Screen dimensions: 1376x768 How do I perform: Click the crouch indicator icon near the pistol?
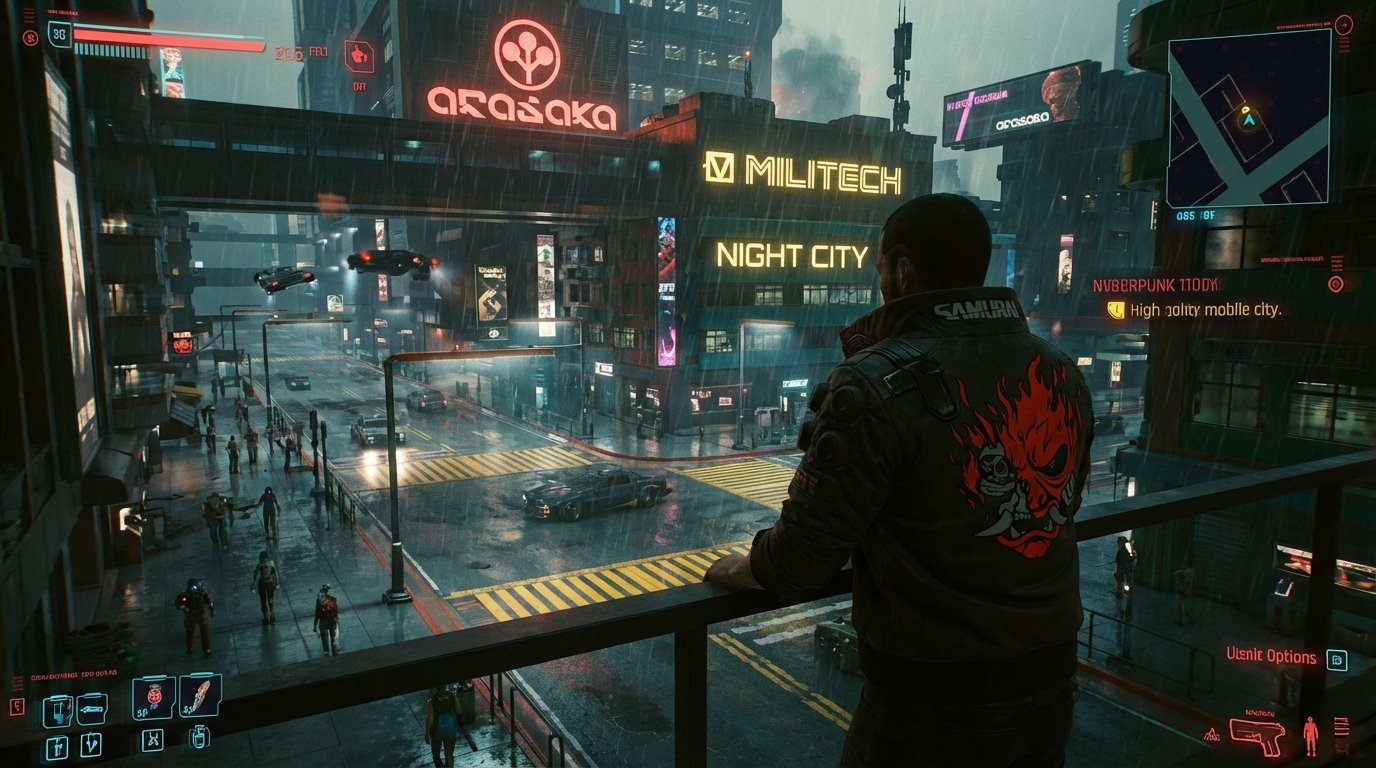(1213, 734)
